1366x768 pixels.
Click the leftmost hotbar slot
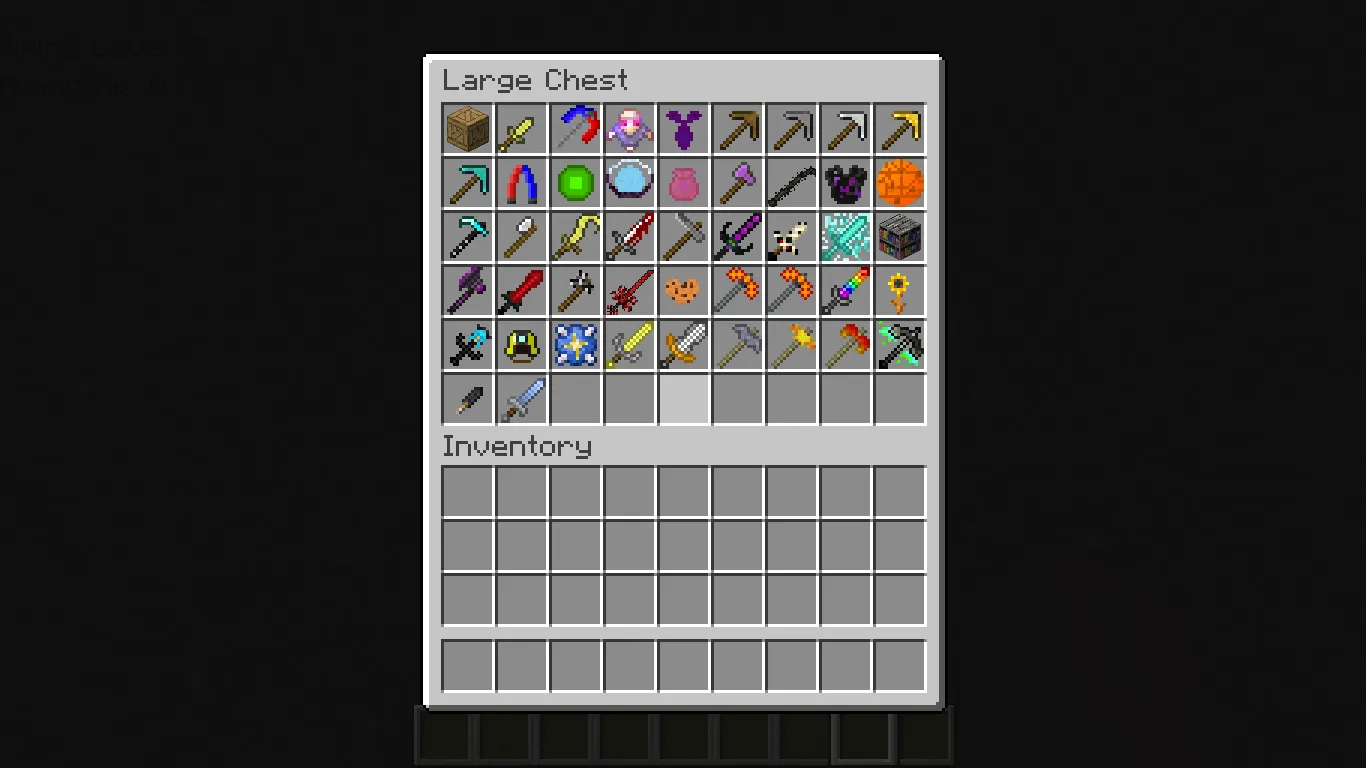tap(444, 735)
